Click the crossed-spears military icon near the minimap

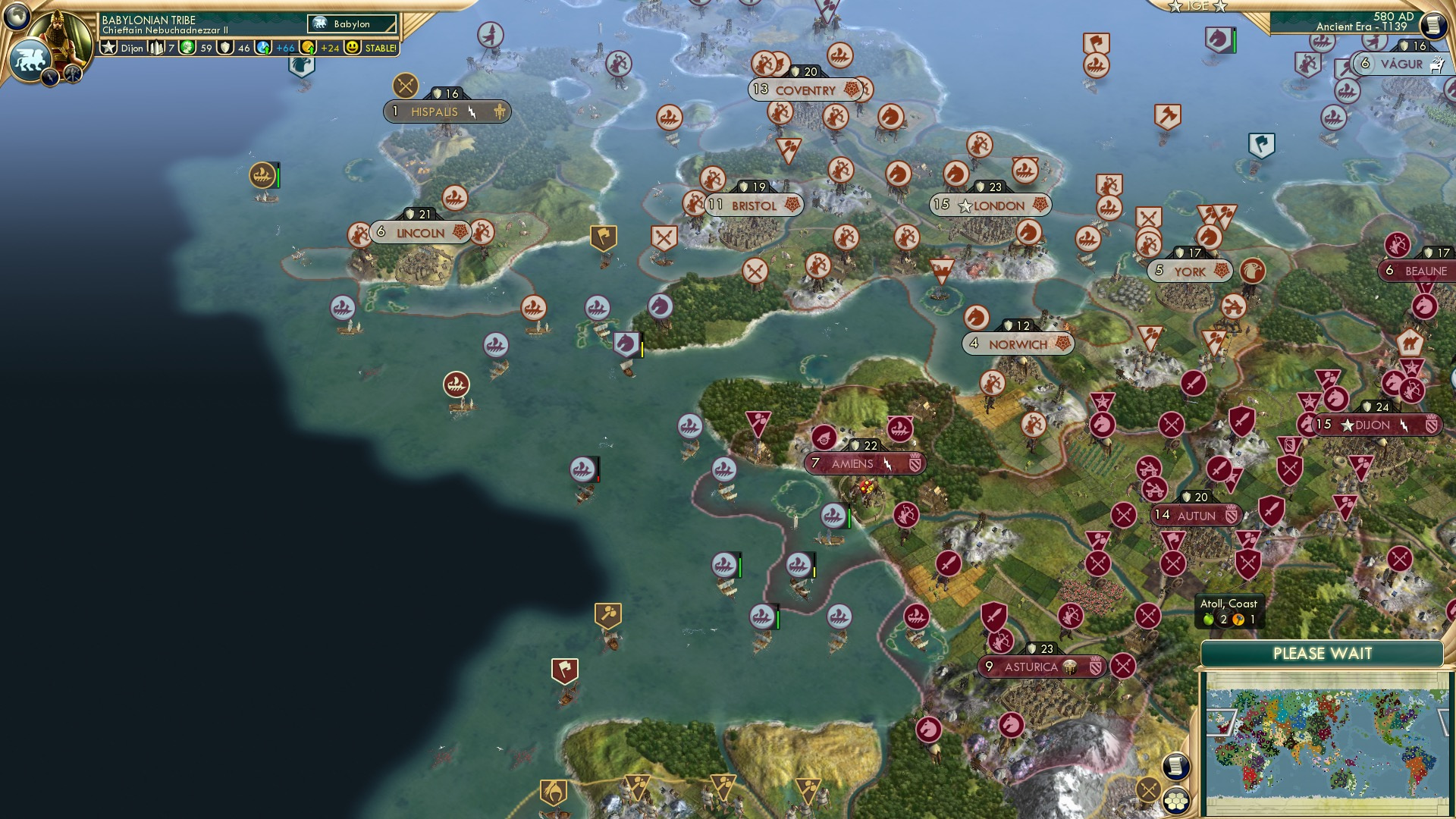pos(1147,791)
